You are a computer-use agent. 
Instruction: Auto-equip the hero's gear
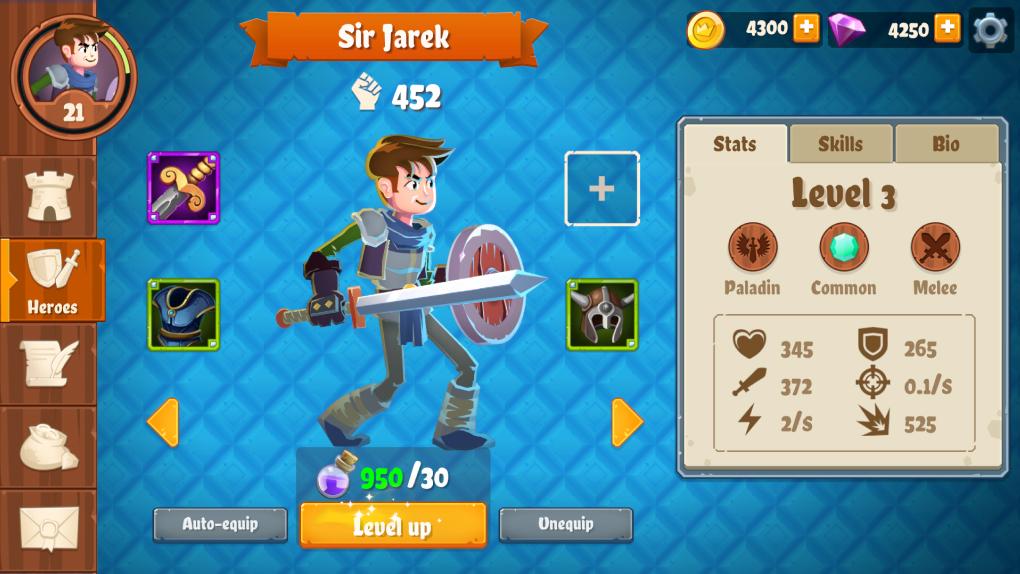[220, 524]
